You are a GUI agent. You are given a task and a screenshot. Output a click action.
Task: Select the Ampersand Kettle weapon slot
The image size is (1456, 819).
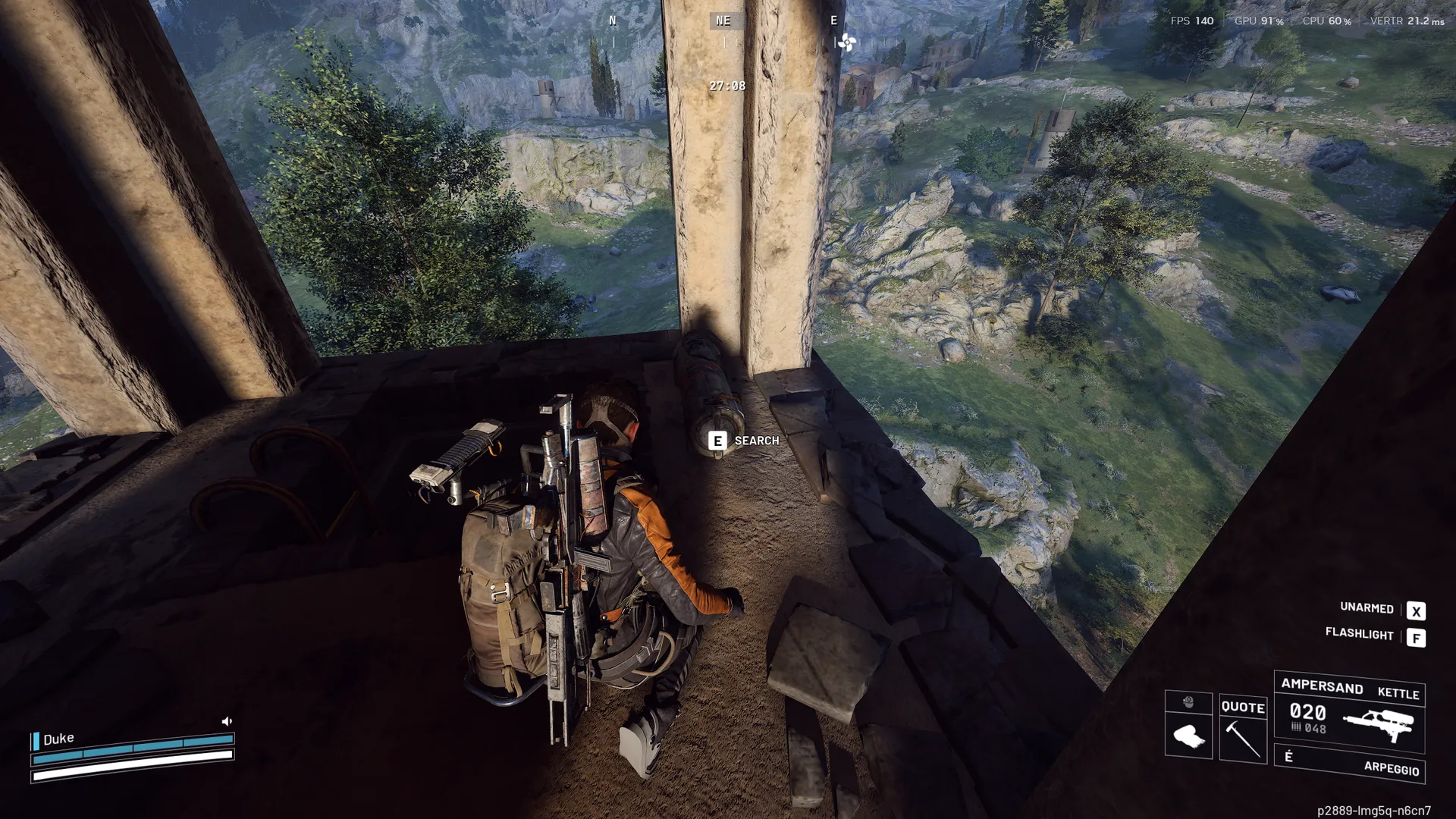tap(1349, 713)
